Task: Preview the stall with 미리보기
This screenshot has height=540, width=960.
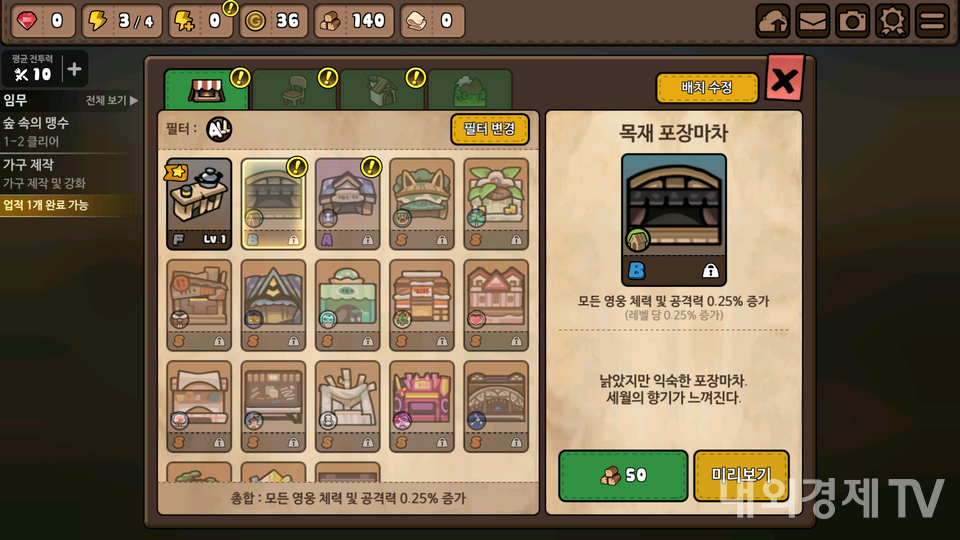Action: pos(741,475)
